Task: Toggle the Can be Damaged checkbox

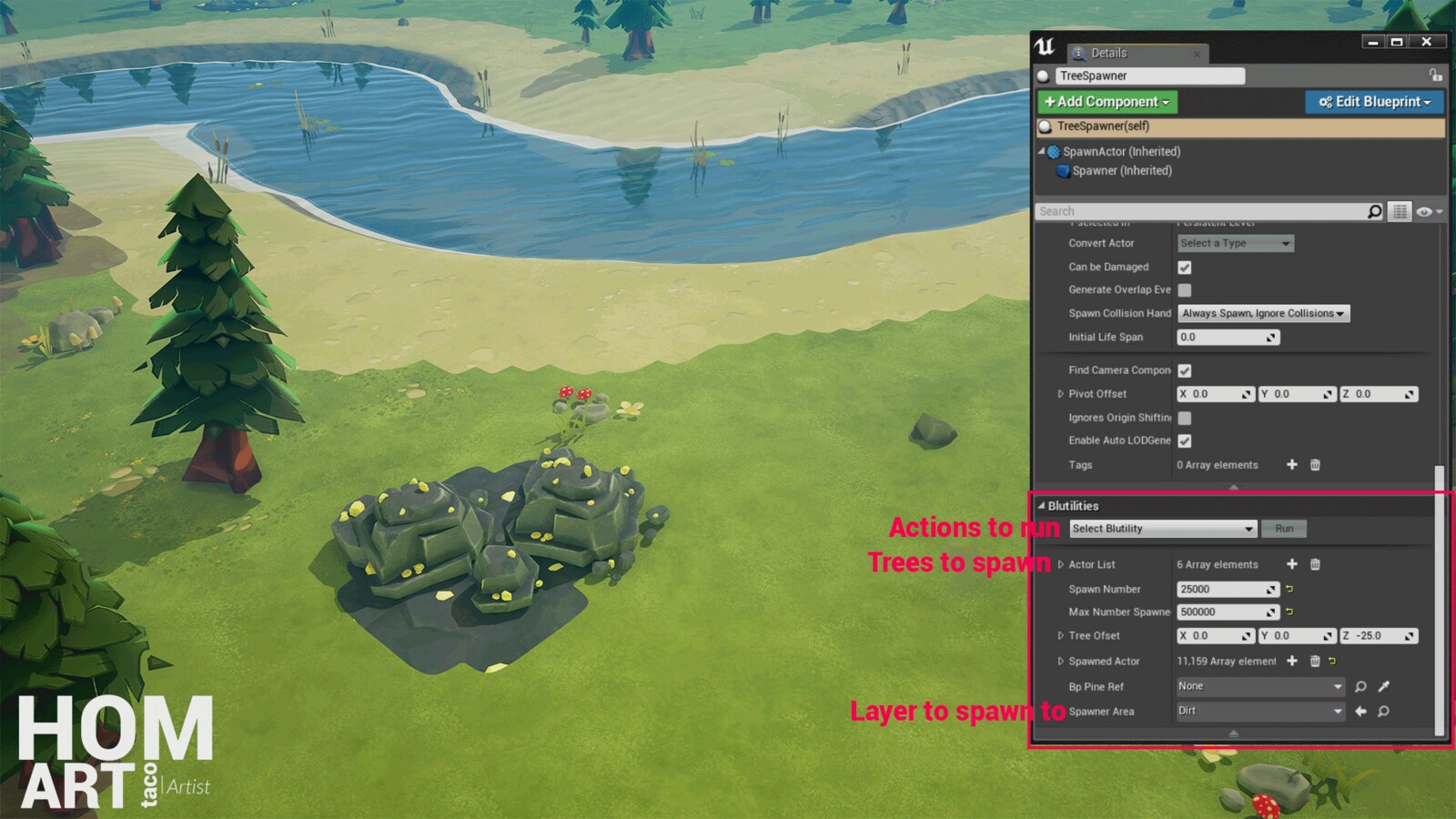Action: tap(1185, 267)
